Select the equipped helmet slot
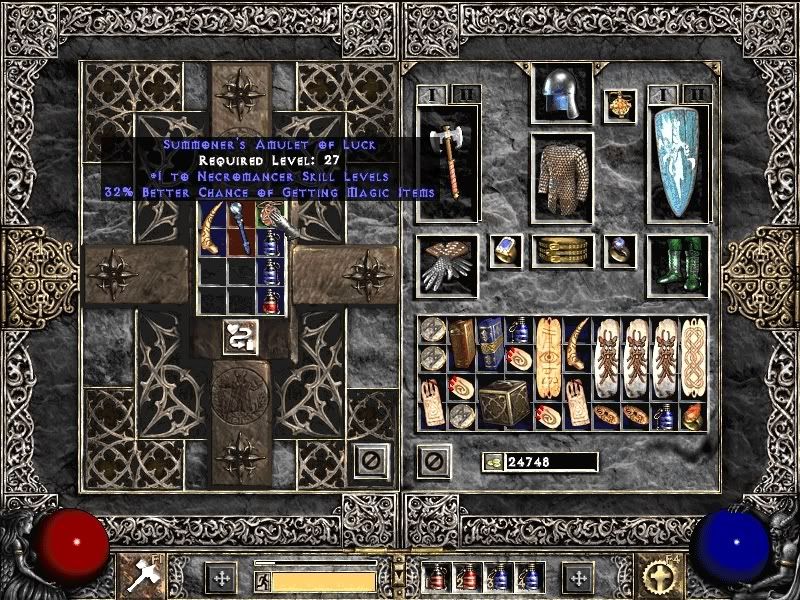Screen dimensions: 800x600 562,95
